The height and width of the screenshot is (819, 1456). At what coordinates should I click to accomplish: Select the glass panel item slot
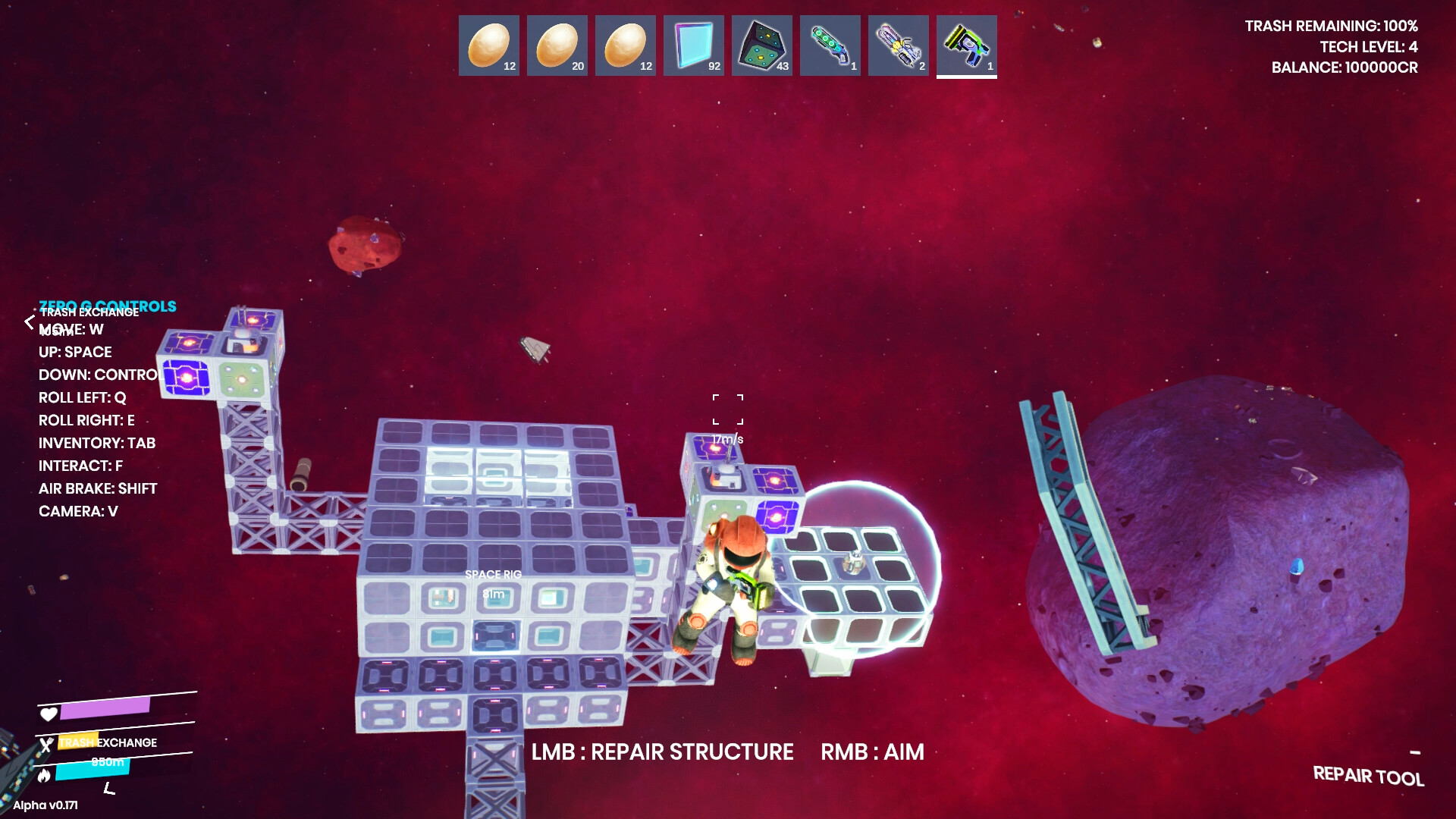click(693, 45)
